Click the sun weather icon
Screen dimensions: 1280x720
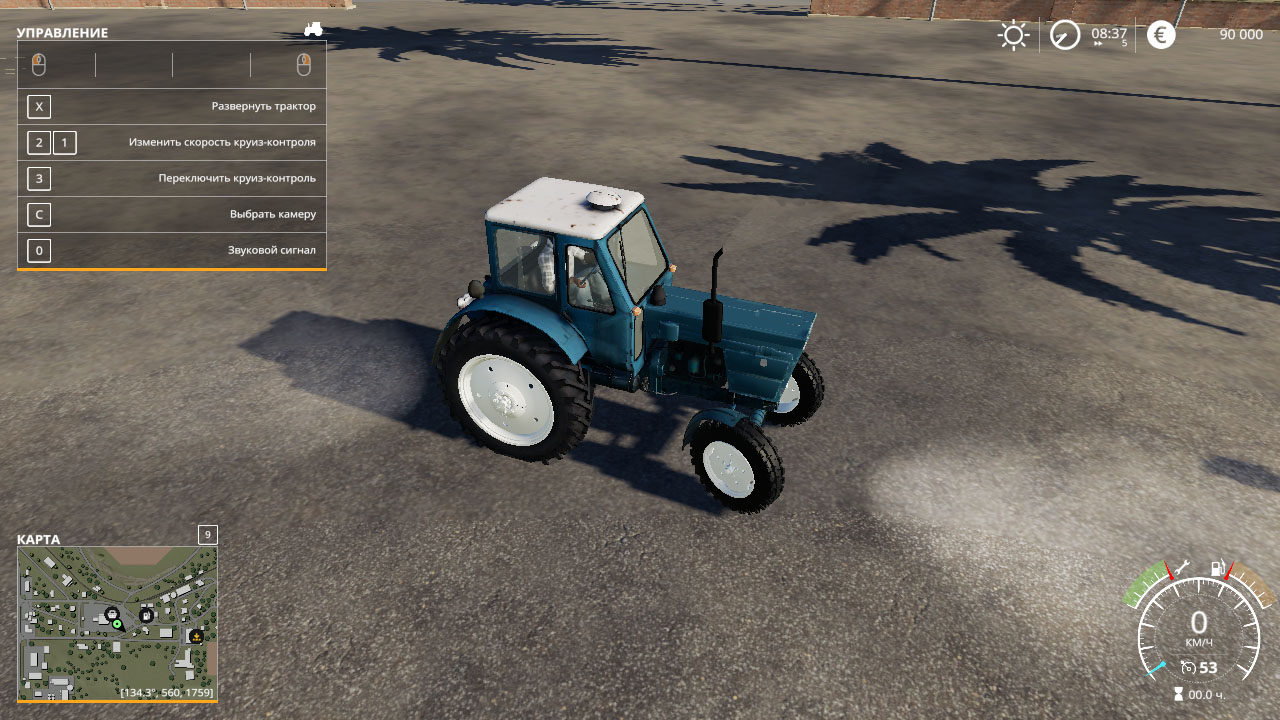(x=1013, y=36)
